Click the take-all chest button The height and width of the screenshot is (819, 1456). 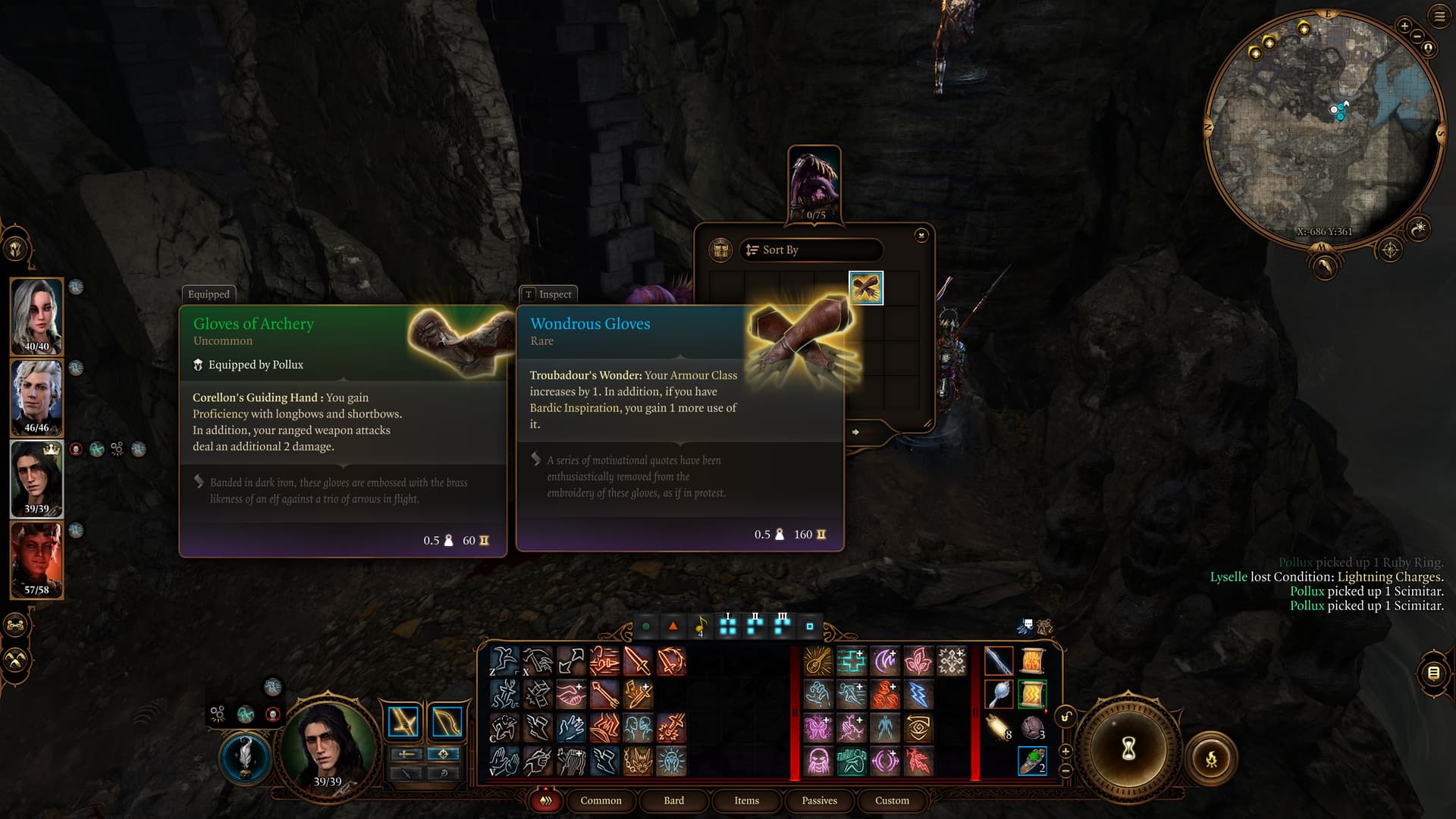[720, 249]
